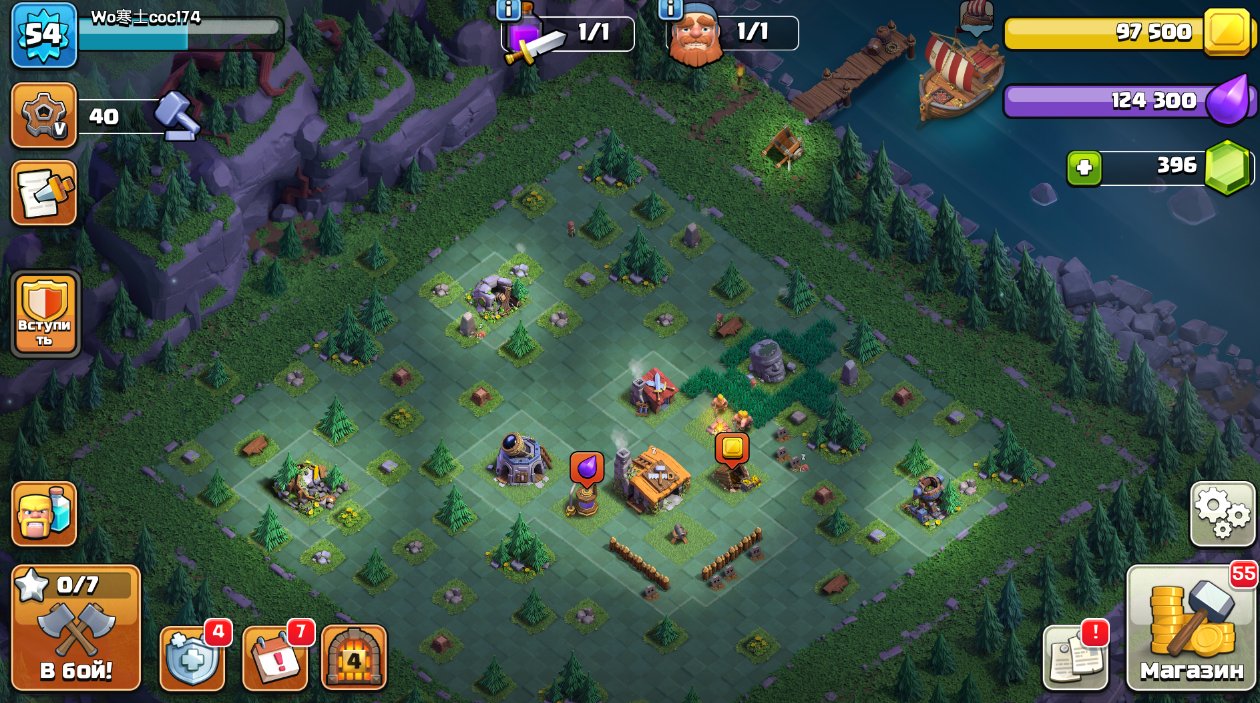Open the shield with plus icon button
The height and width of the screenshot is (703, 1260).
tap(191, 658)
